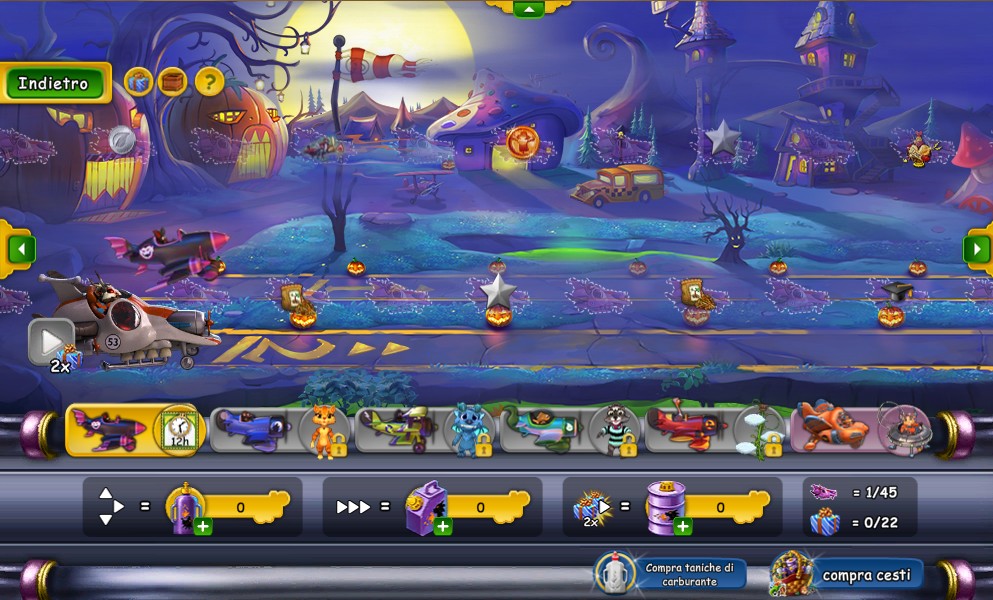Image resolution: width=993 pixels, height=600 pixels.
Task: Start the 2x flight play button
Action: [50, 341]
